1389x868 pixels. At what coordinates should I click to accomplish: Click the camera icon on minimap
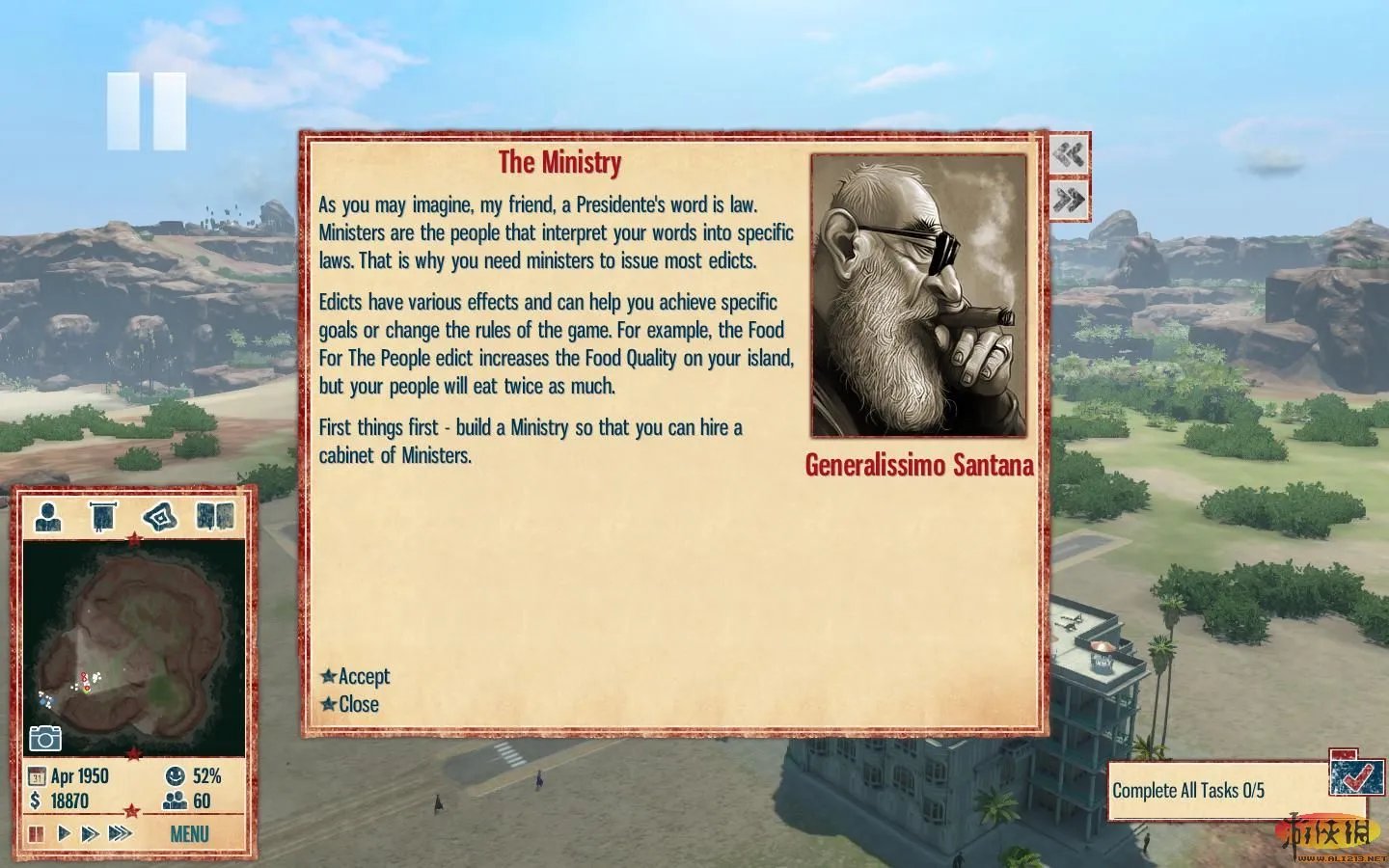tap(45, 739)
